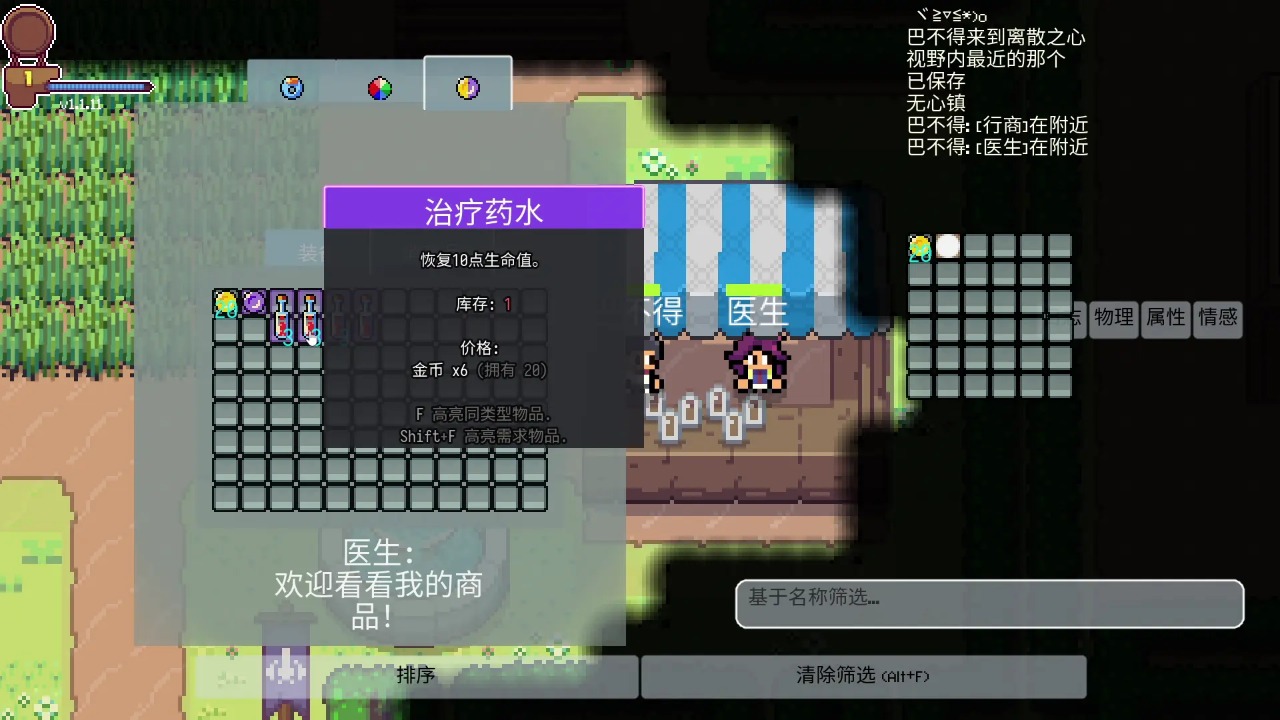Click the 基于名称筛选 search field
The width and height of the screenshot is (1280, 720).
tap(989, 604)
